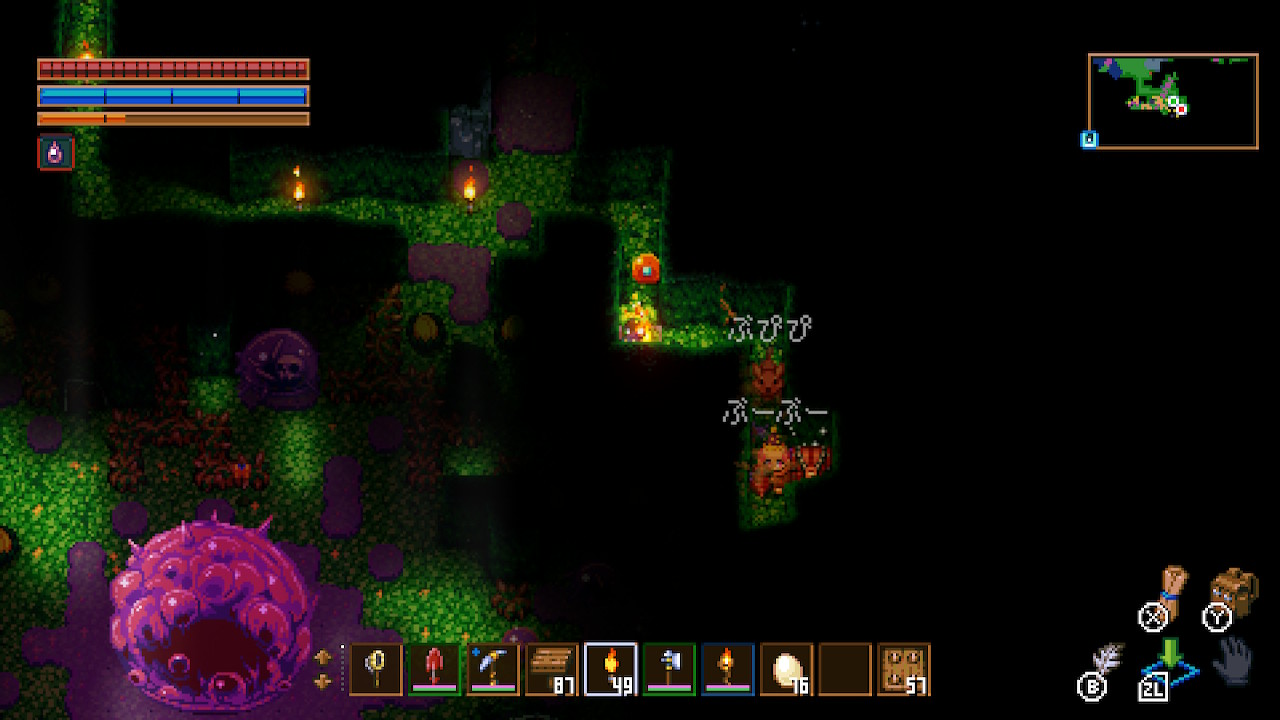The height and width of the screenshot is (720, 1280).
Task: Click the down arrow beside the hotbar
Action: pyautogui.click(x=323, y=682)
